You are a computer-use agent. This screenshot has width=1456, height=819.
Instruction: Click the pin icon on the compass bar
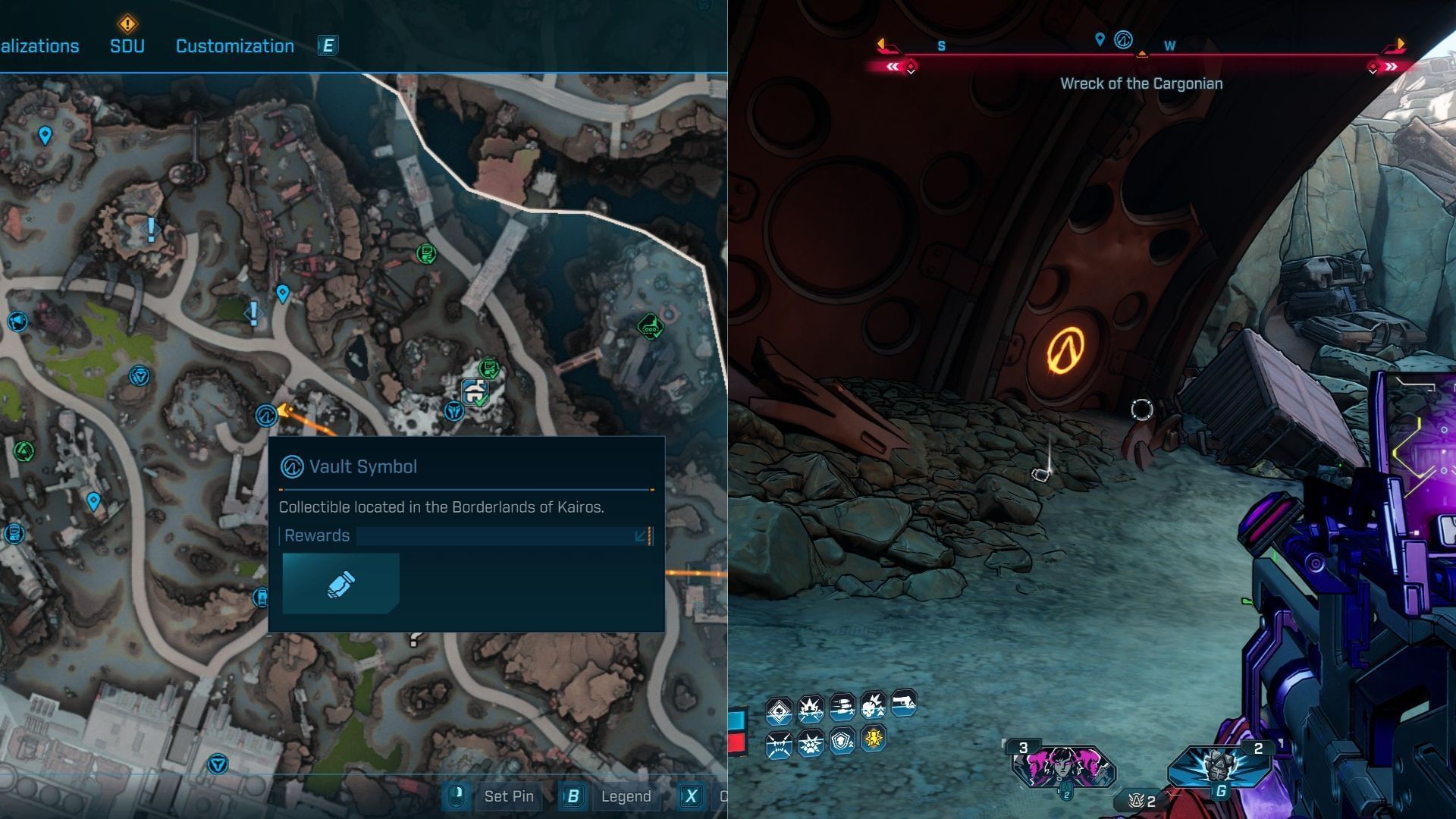pyautogui.click(x=1100, y=39)
